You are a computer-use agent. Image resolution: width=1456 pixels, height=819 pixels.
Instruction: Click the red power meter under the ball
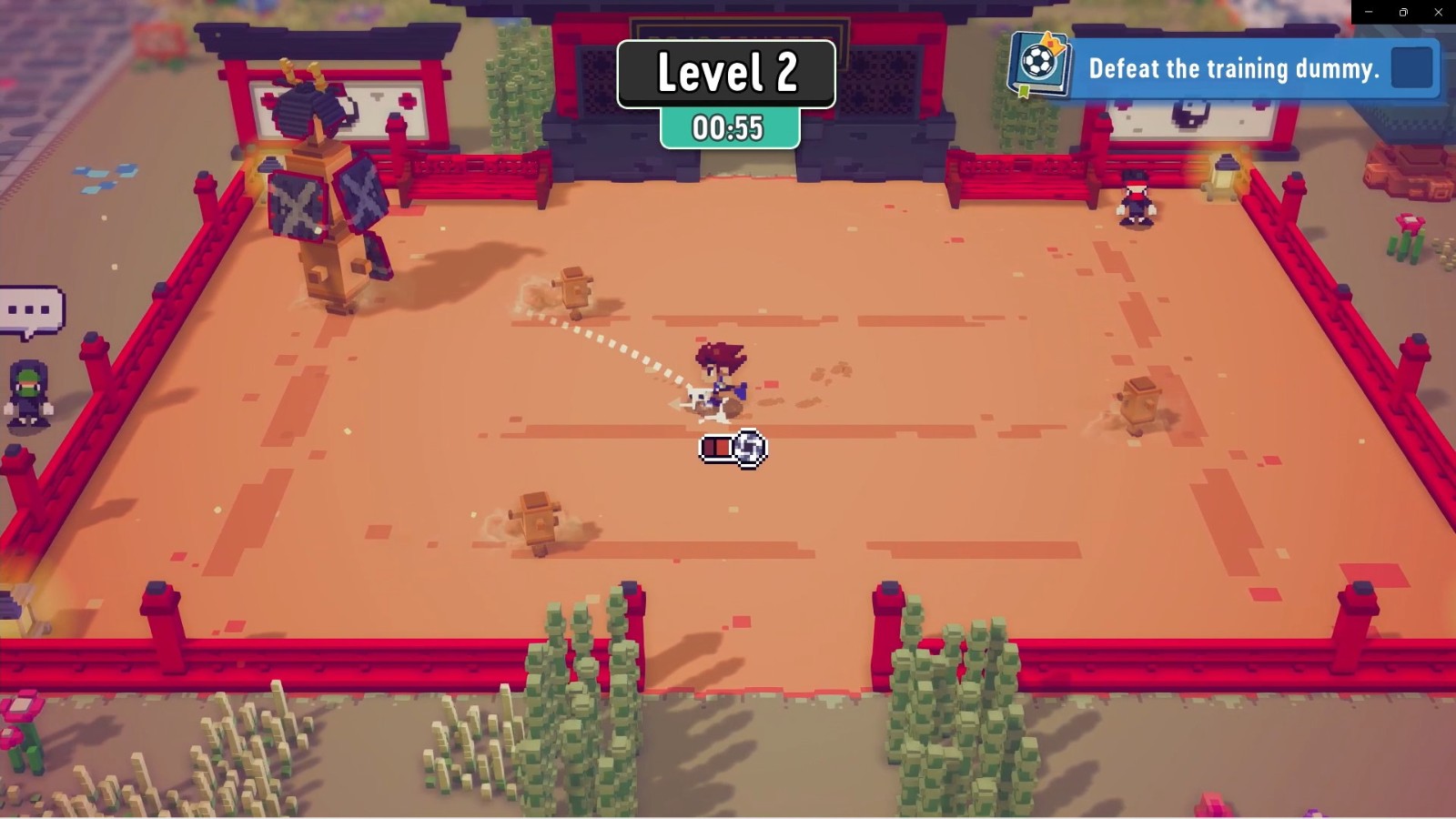(718, 447)
